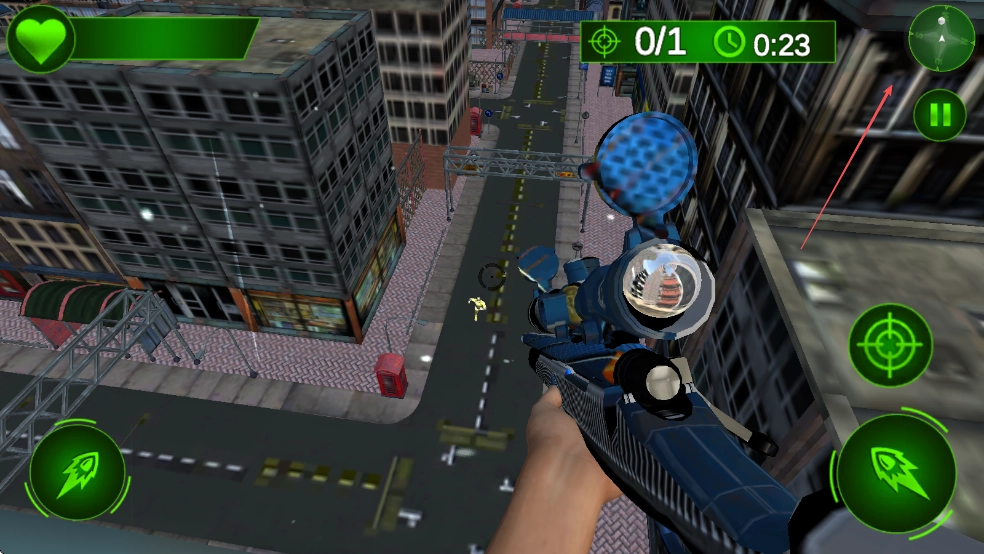Activate the crosshair scope zoom button
The height and width of the screenshot is (554, 984).
(890, 345)
